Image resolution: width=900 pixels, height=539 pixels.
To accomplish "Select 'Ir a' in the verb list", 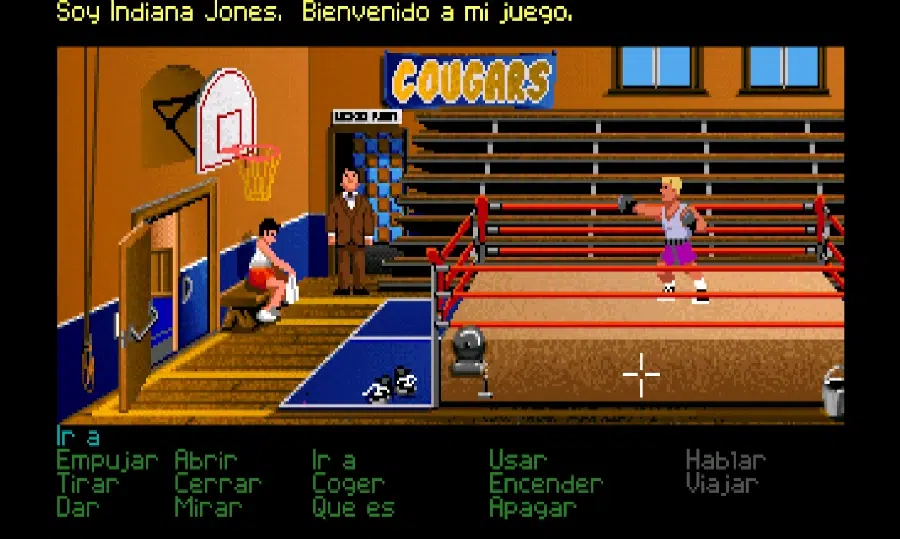I will (x=334, y=461).
